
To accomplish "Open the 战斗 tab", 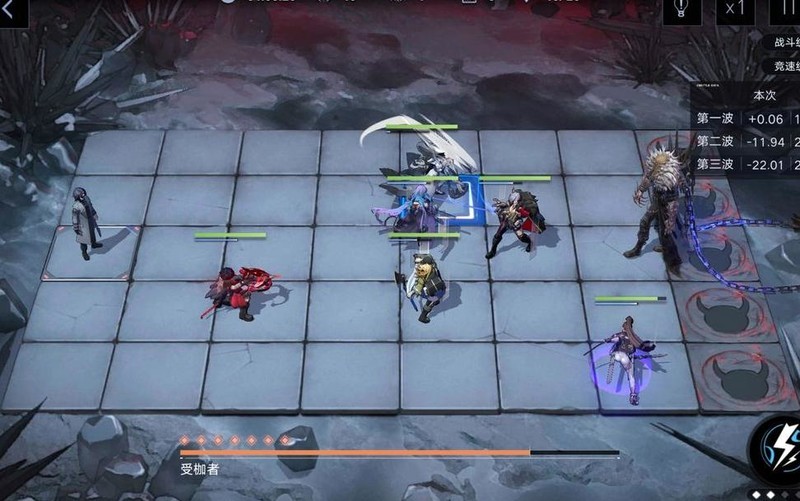I will pyautogui.click(x=785, y=43).
